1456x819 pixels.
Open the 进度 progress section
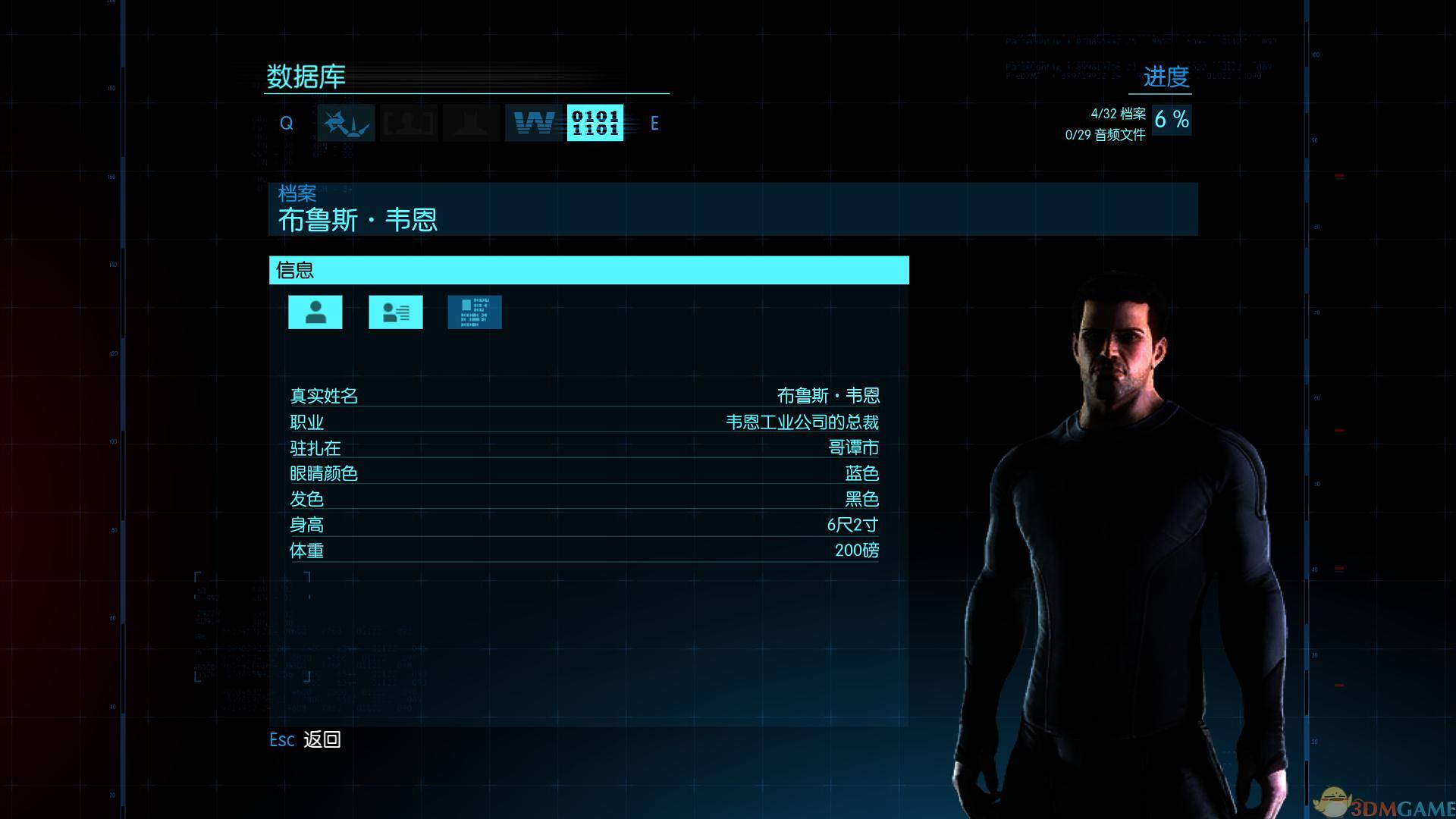[1167, 78]
